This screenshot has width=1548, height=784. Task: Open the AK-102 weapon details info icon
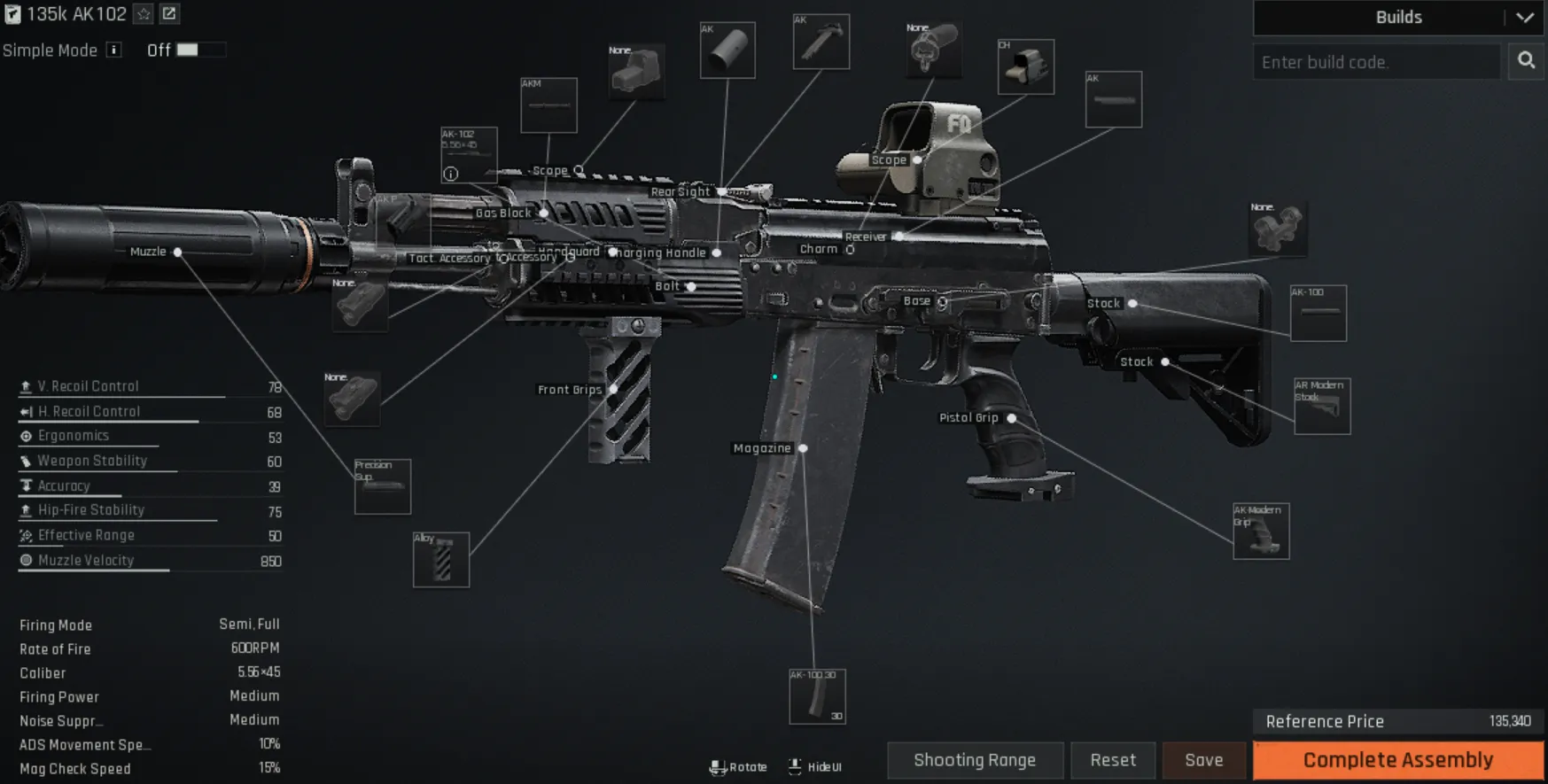click(451, 172)
